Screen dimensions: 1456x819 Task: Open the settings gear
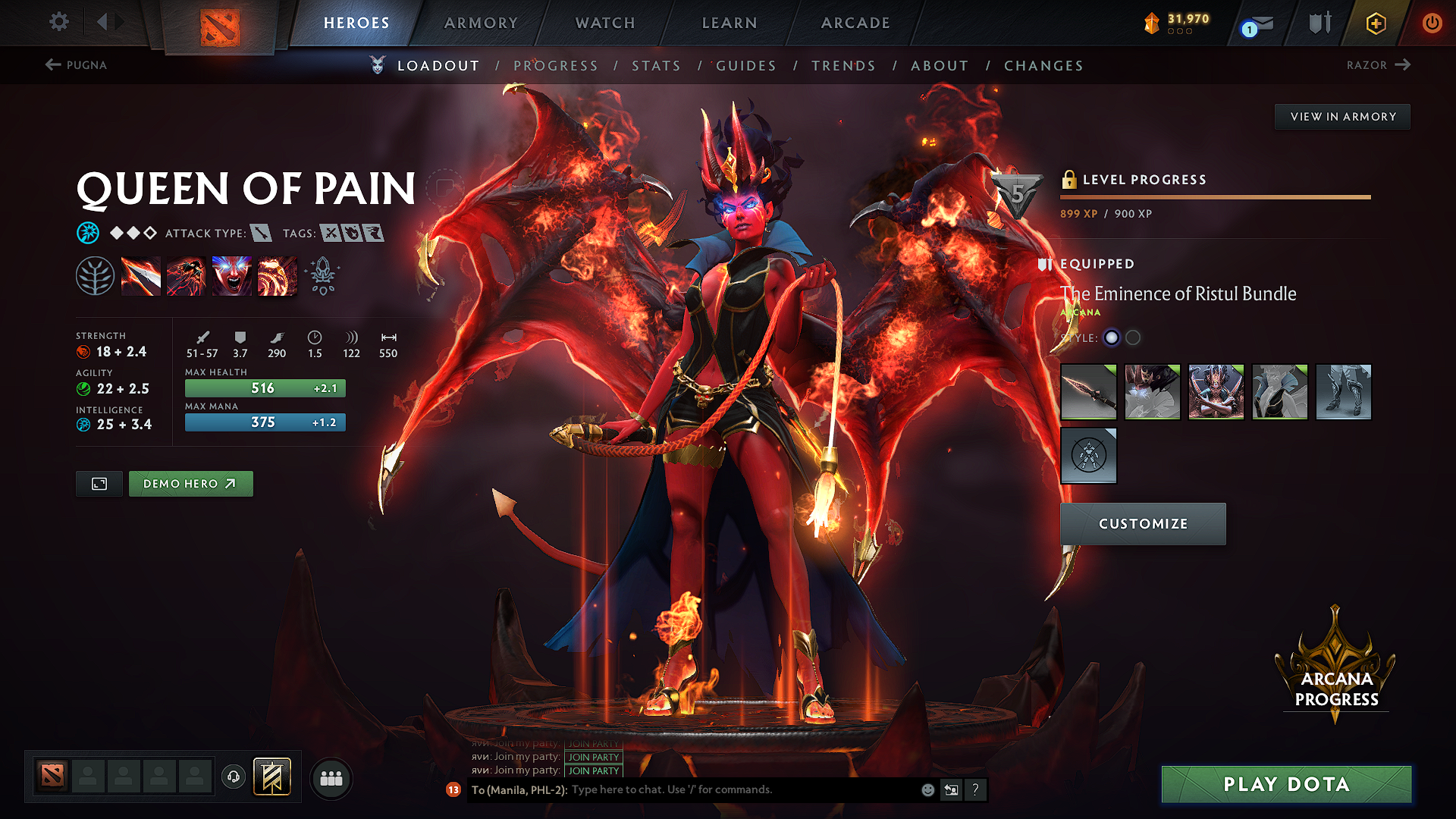58,21
